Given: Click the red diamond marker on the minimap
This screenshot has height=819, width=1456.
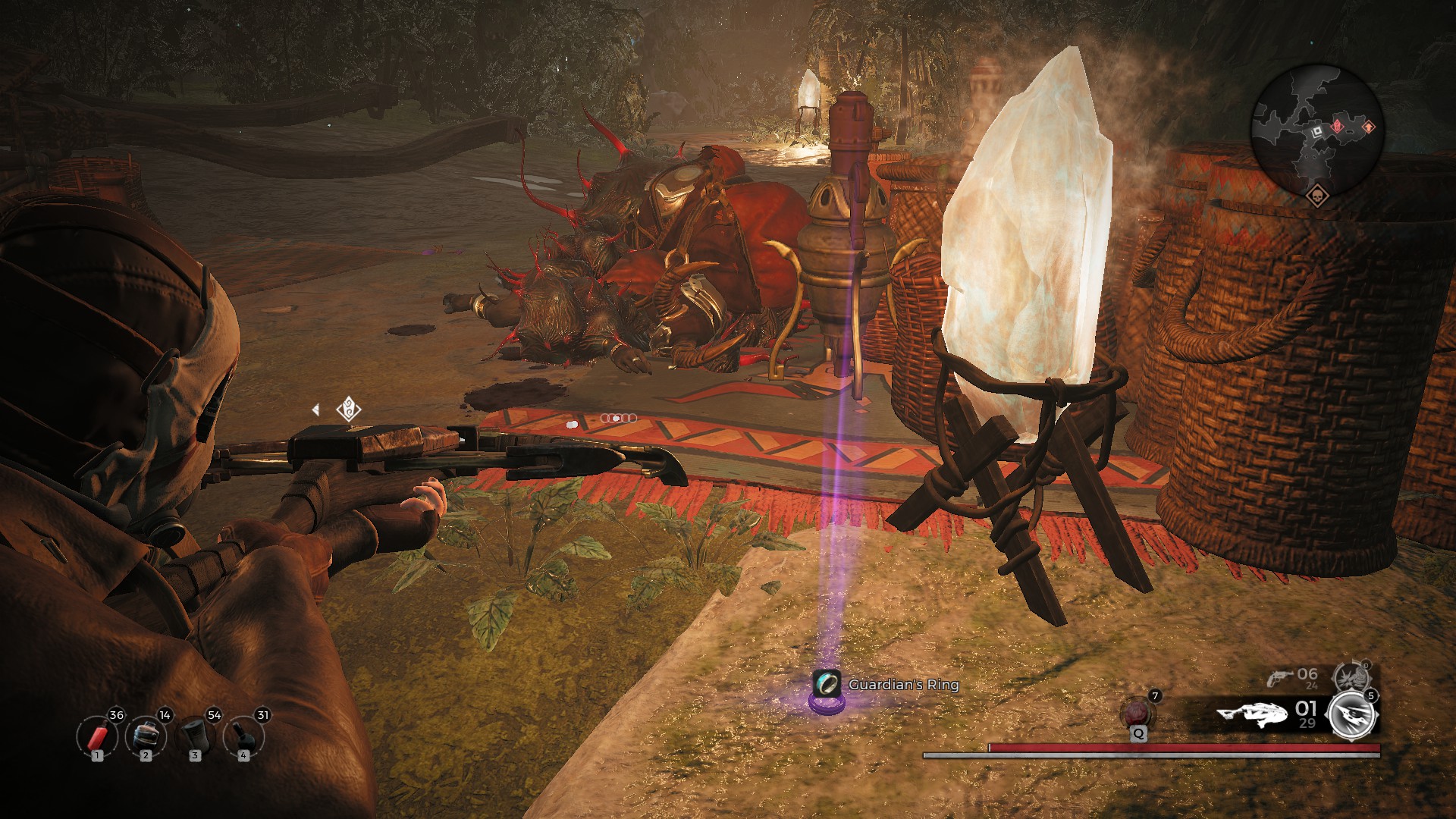Looking at the screenshot, I should pos(1338,125).
